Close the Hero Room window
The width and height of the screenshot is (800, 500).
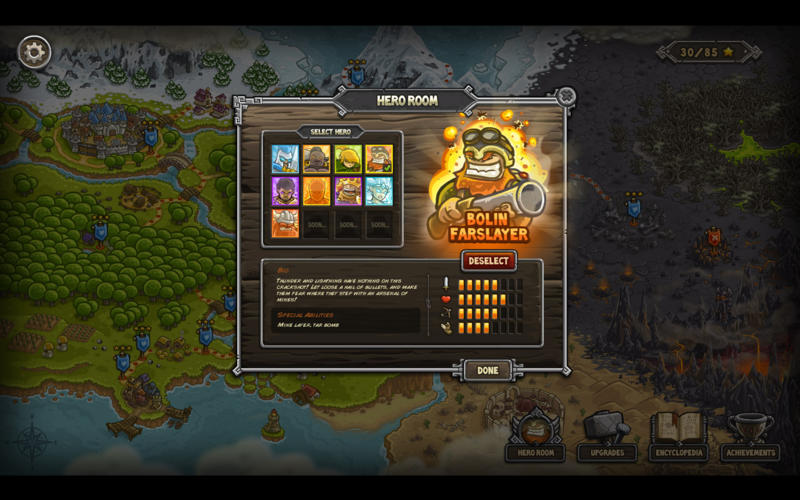[x=566, y=96]
